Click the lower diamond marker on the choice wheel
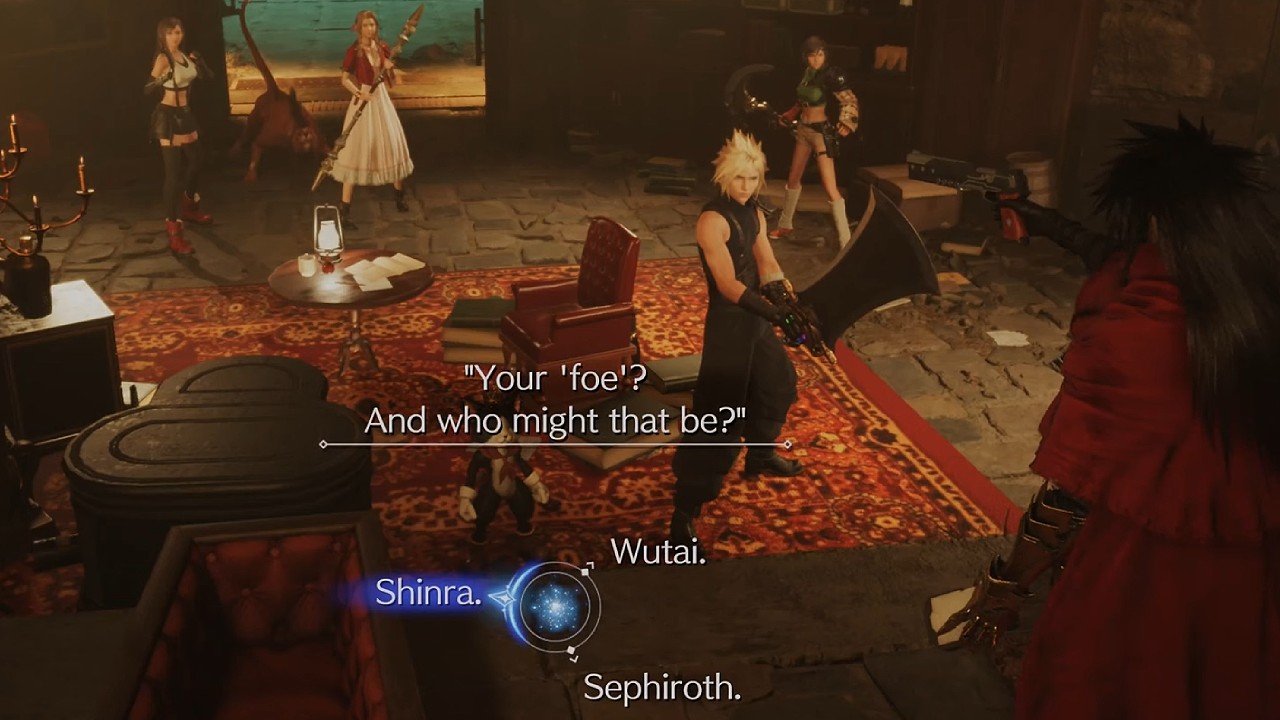 570,649
